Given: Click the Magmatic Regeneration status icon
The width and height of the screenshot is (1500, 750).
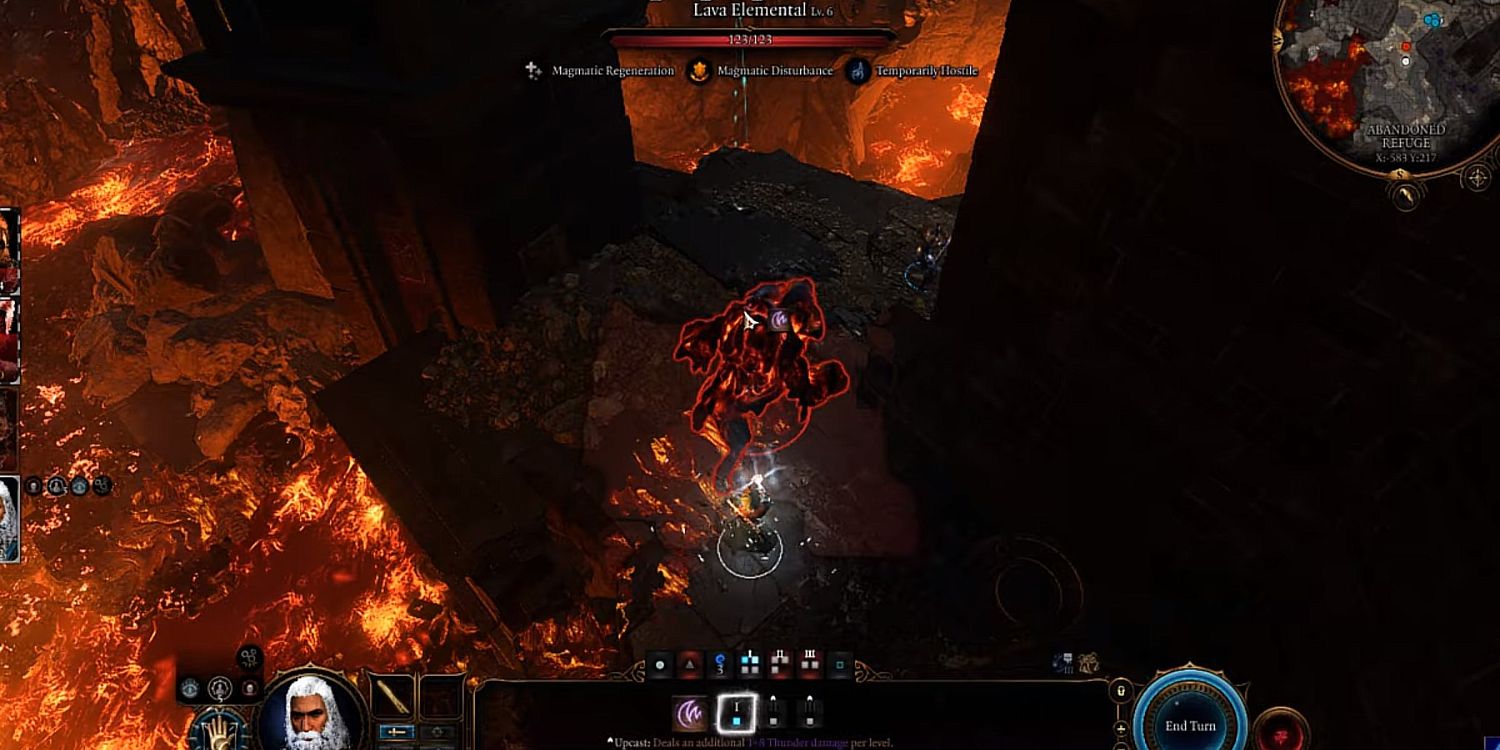Looking at the screenshot, I should pyautogui.click(x=535, y=71).
